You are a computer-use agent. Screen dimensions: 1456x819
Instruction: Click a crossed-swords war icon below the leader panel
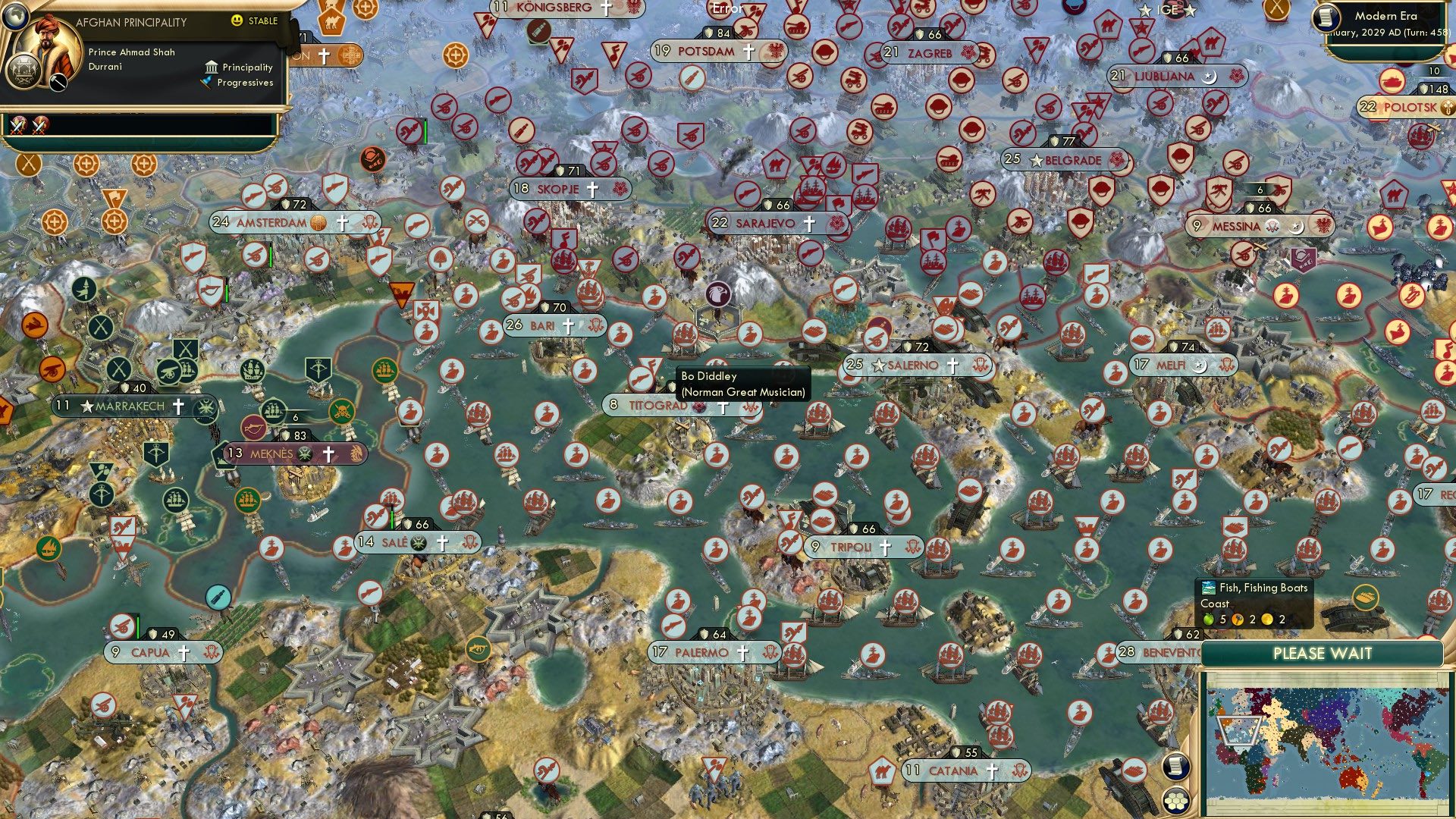[18, 126]
